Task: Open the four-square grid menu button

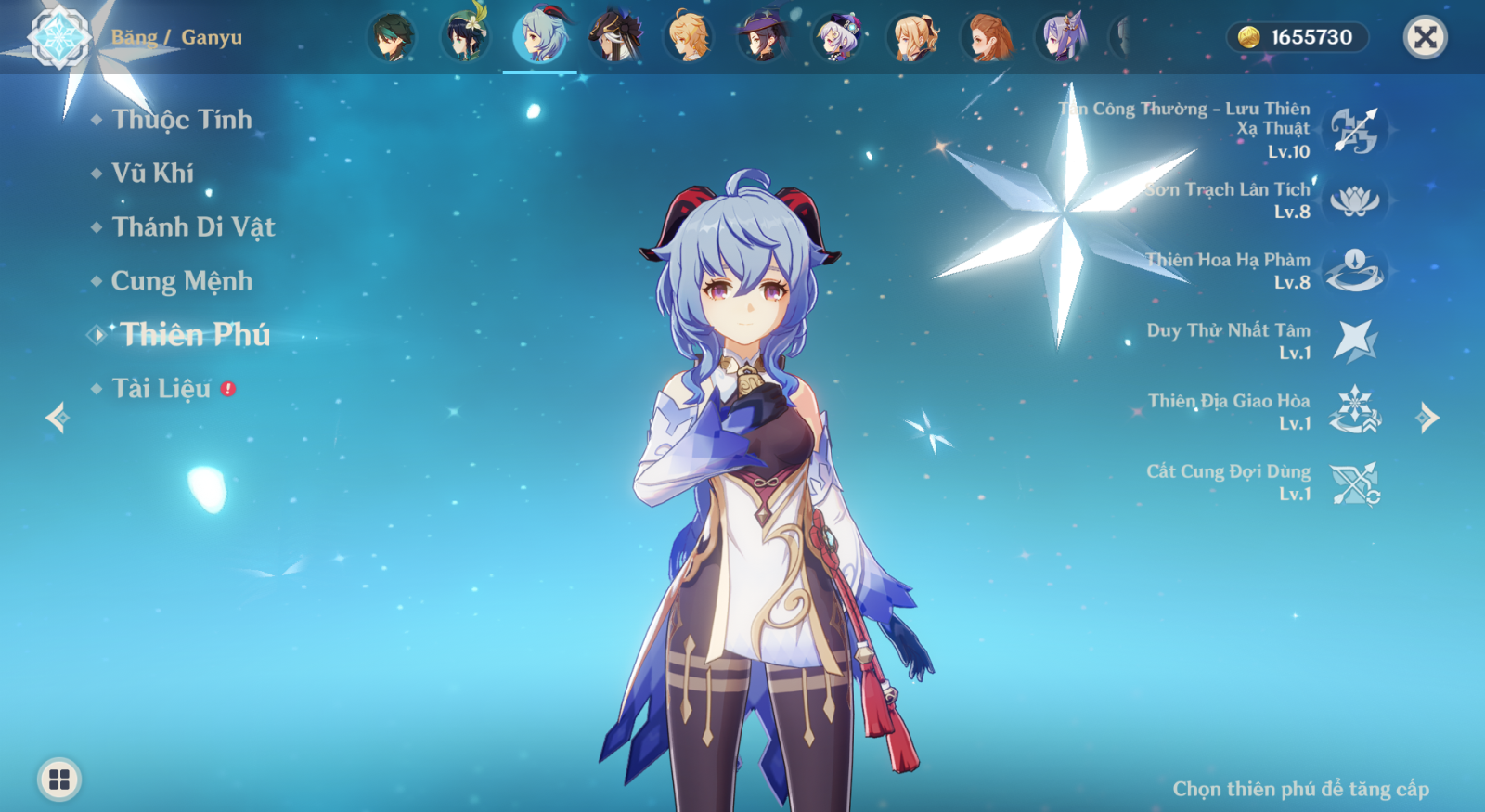Action: [x=59, y=780]
